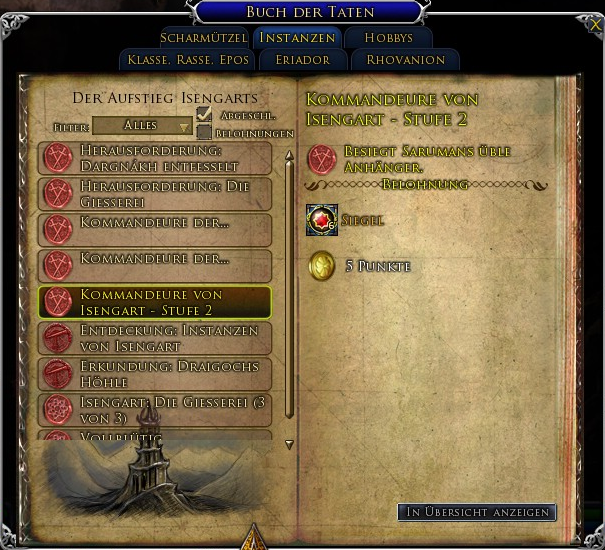This screenshot has height=550, width=605.
Task: Select Kommandeure von Isengart - Stufe 2
Action: tap(155, 303)
